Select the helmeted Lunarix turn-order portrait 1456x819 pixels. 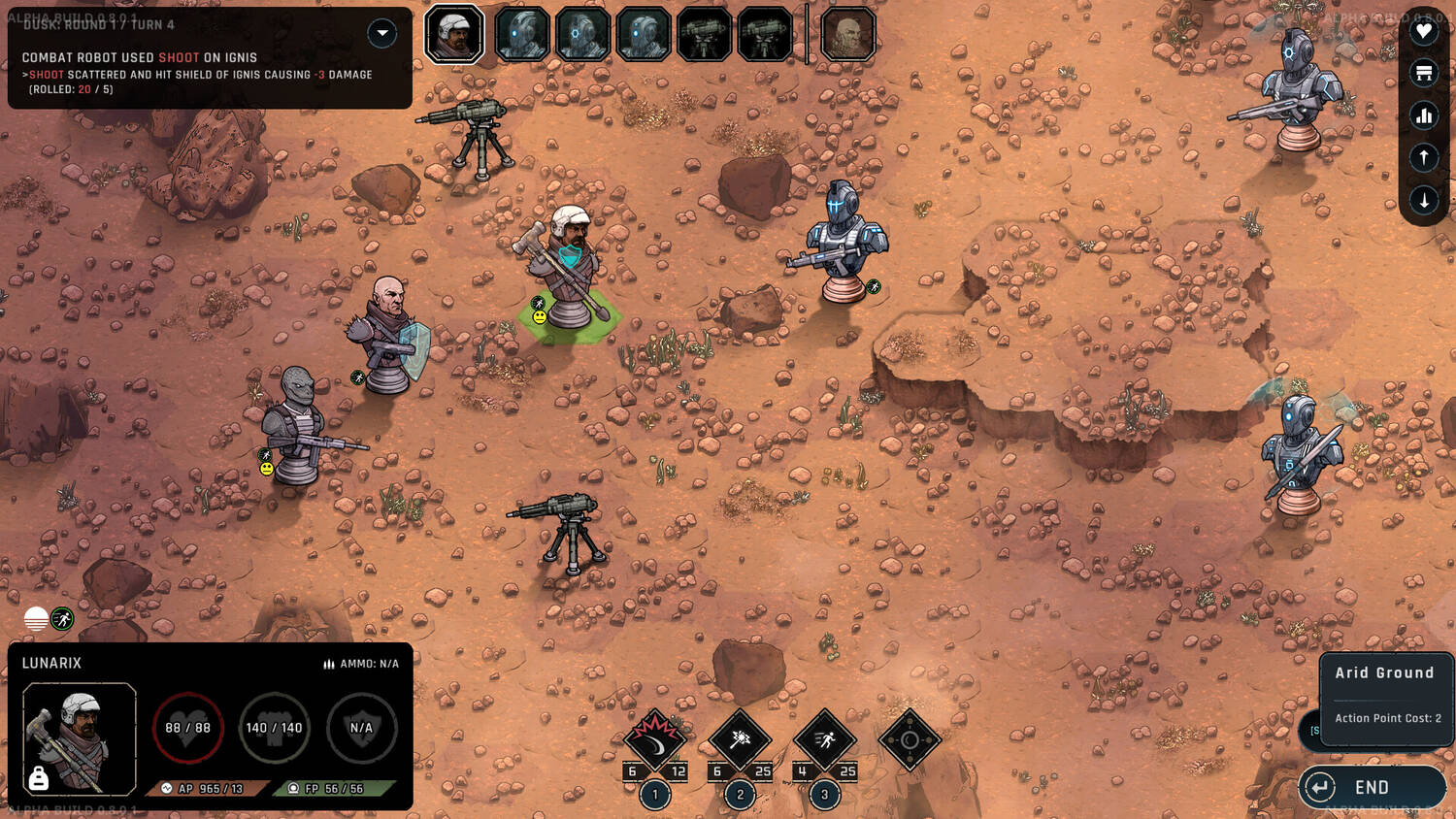click(454, 34)
